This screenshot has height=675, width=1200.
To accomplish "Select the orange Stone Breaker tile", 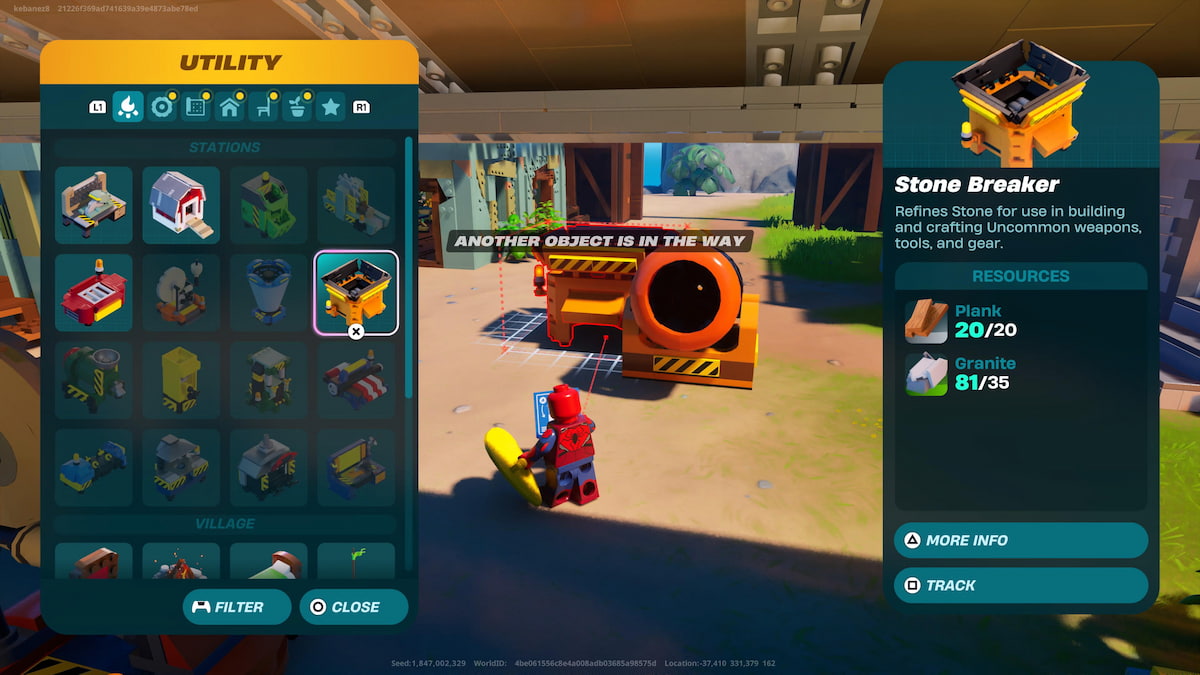I will [356, 292].
